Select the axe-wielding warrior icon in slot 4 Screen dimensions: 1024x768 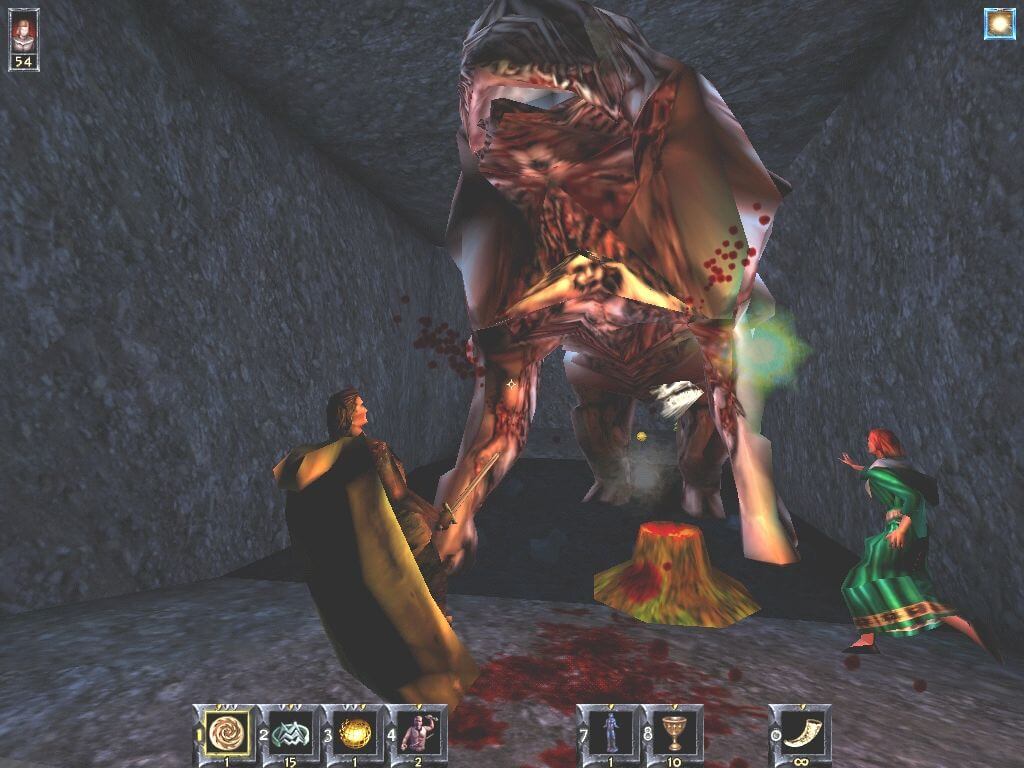tap(420, 731)
